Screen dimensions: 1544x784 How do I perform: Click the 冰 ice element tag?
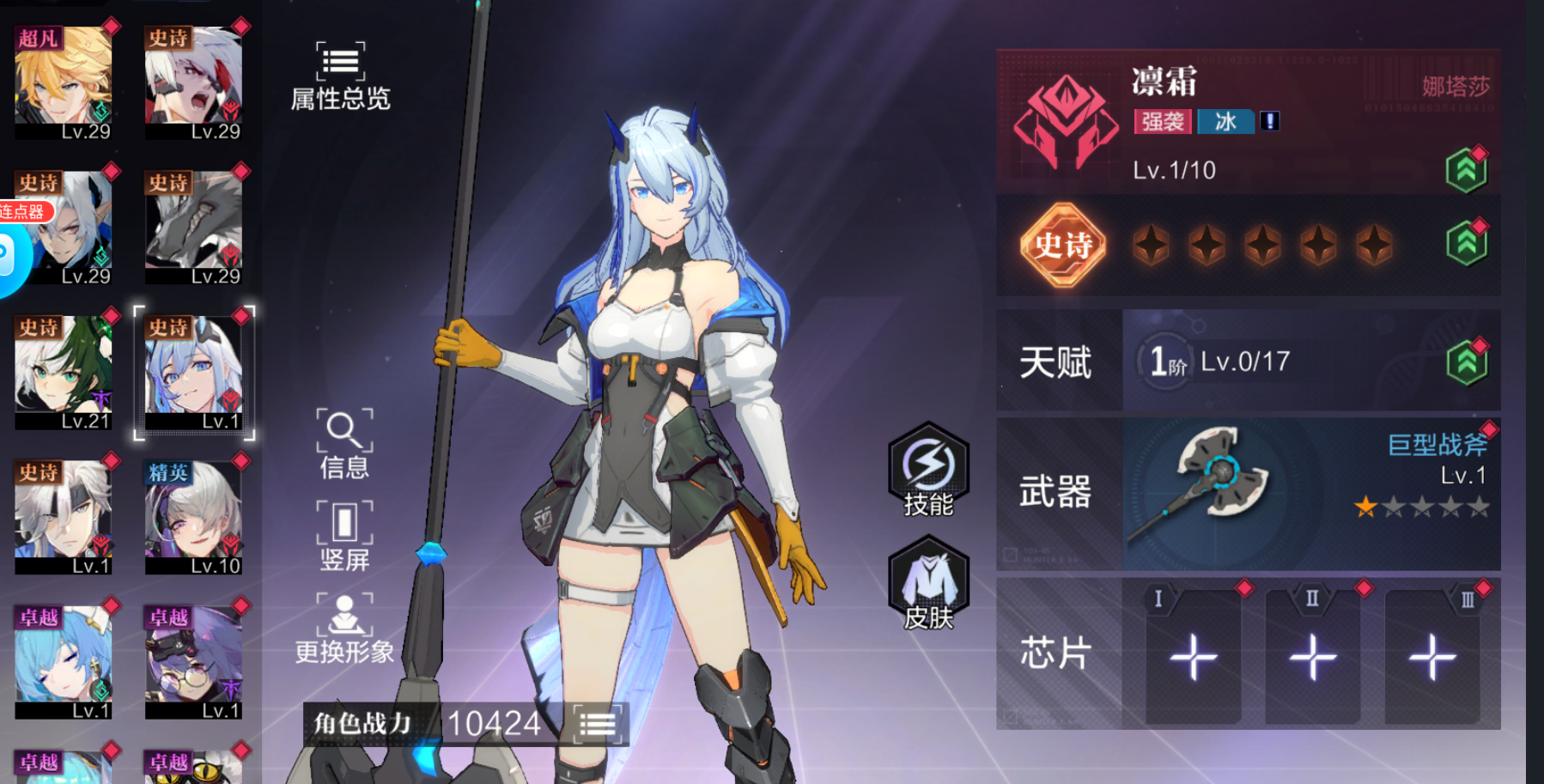pos(1225,122)
